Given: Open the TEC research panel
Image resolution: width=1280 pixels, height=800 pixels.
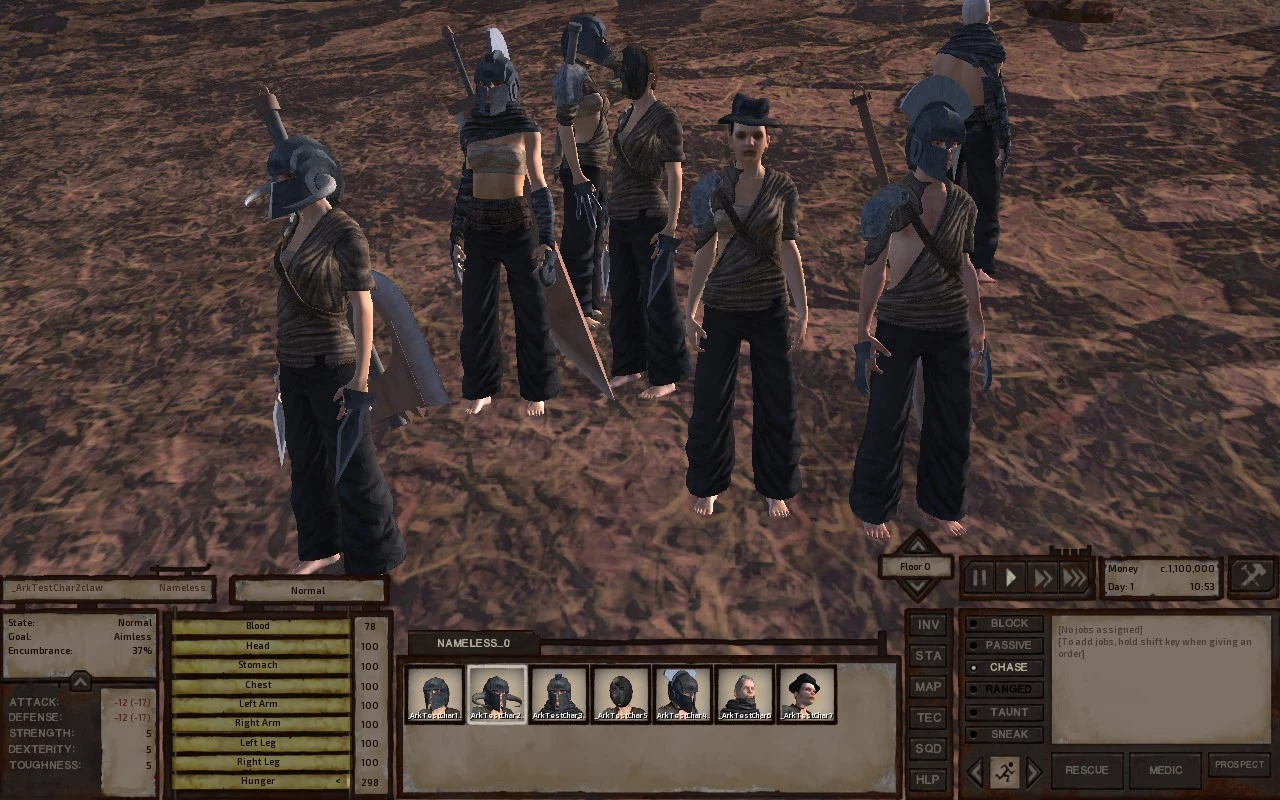Looking at the screenshot, I should 928,718.
